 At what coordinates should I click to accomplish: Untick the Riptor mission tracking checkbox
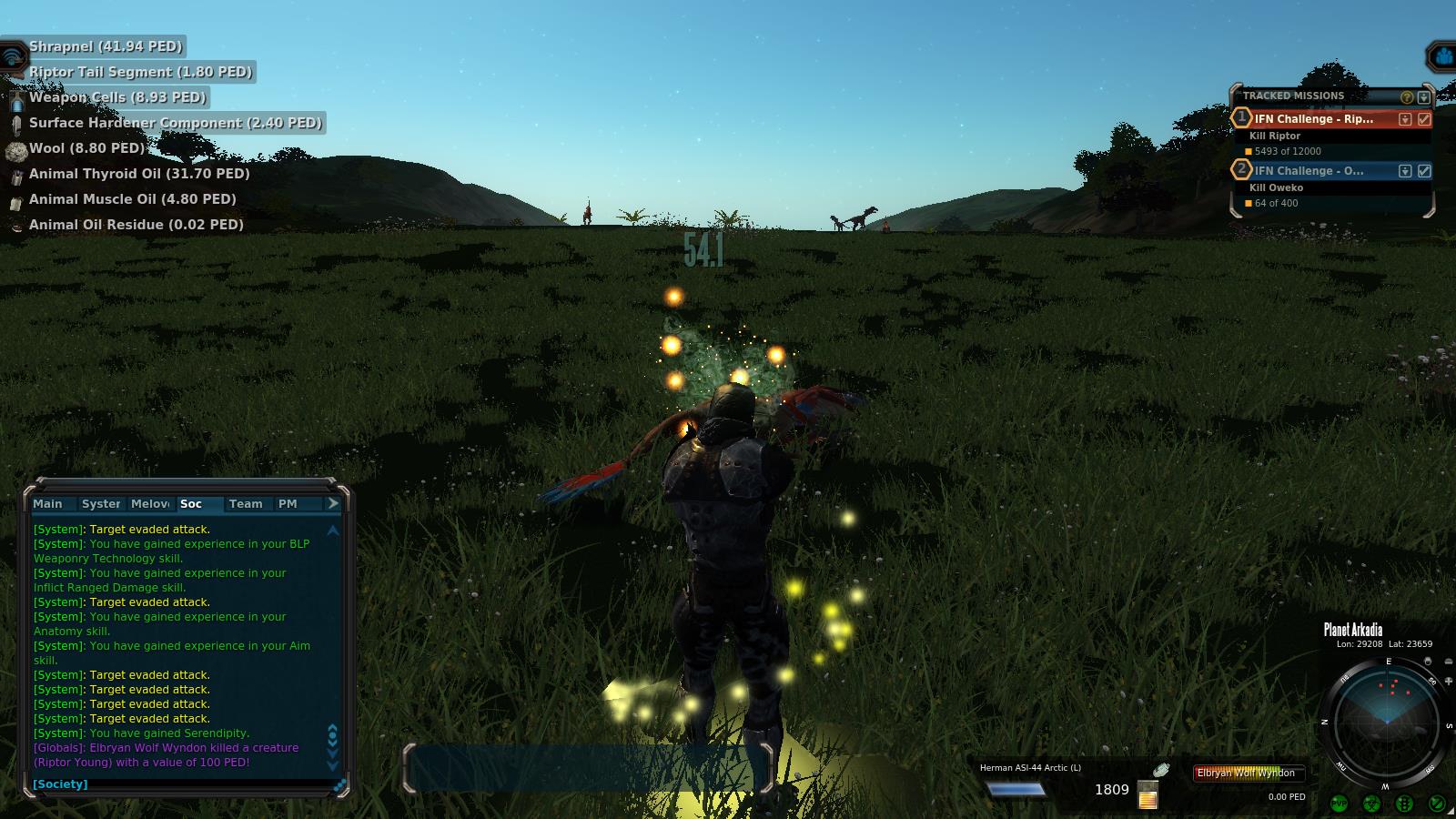[1424, 119]
